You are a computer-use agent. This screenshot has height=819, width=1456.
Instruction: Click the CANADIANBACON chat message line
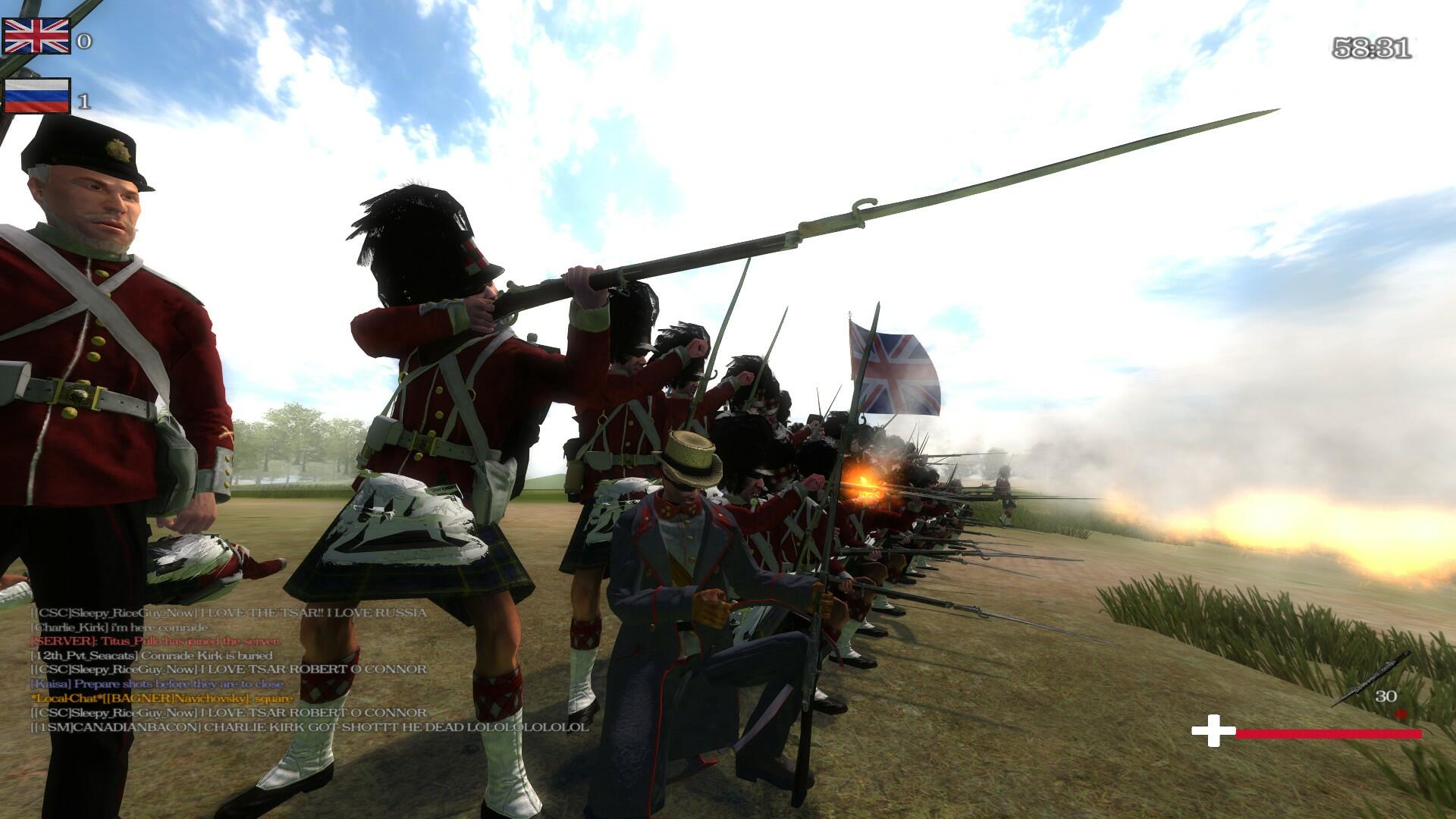309,727
